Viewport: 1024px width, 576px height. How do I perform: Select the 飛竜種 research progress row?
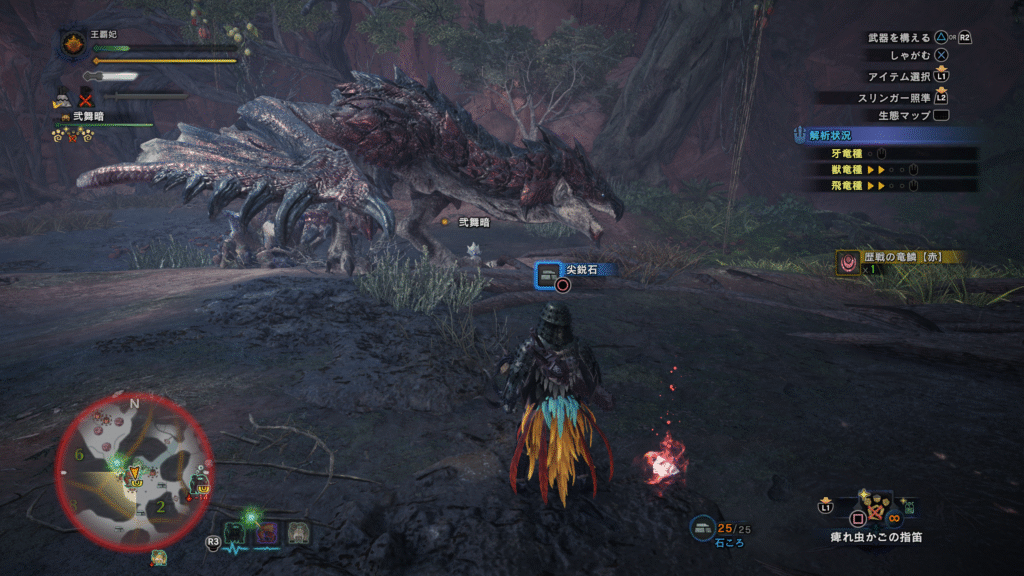pyautogui.click(x=890, y=185)
